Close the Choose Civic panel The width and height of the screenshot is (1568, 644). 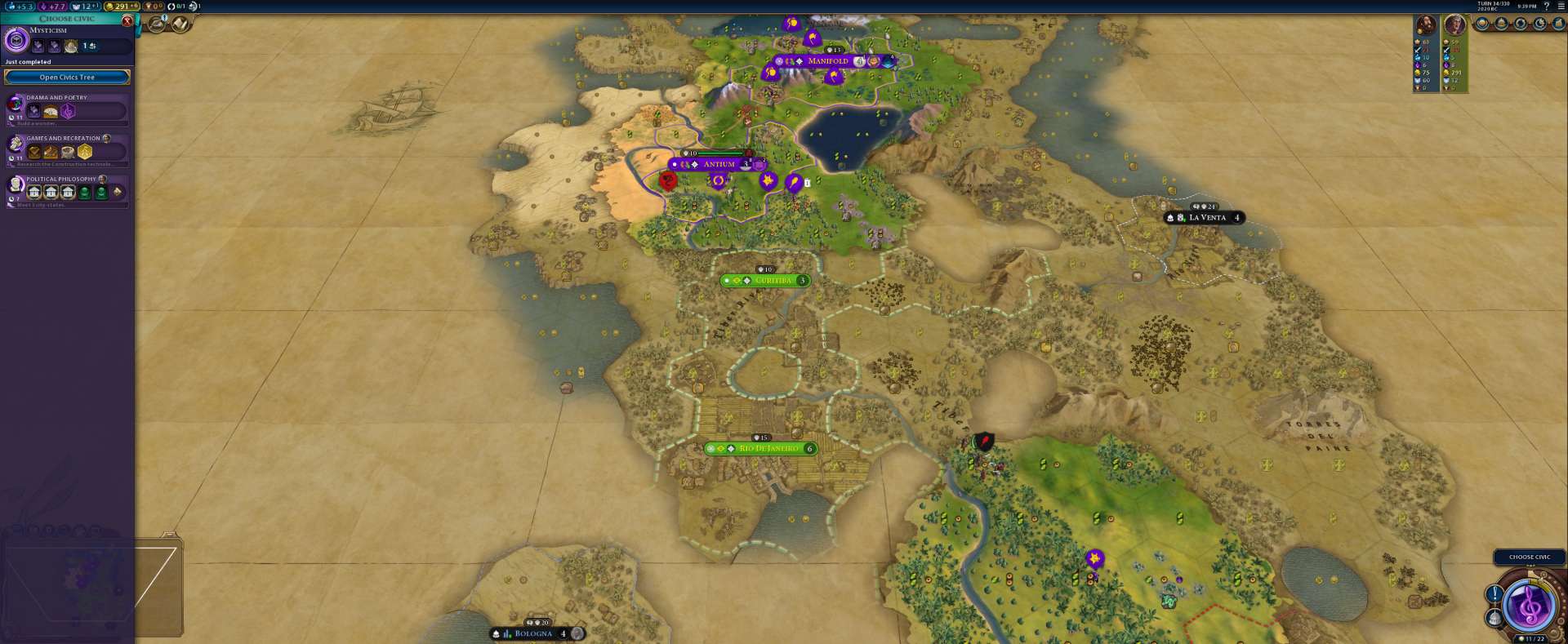pos(127,20)
